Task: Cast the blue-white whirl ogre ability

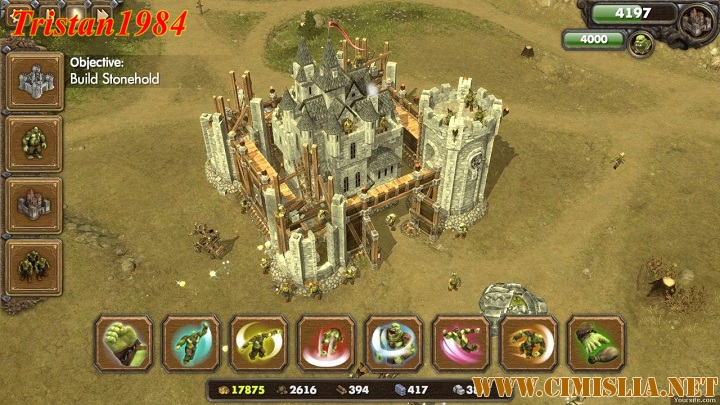Action: pyautogui.click(x=394, y=343)
